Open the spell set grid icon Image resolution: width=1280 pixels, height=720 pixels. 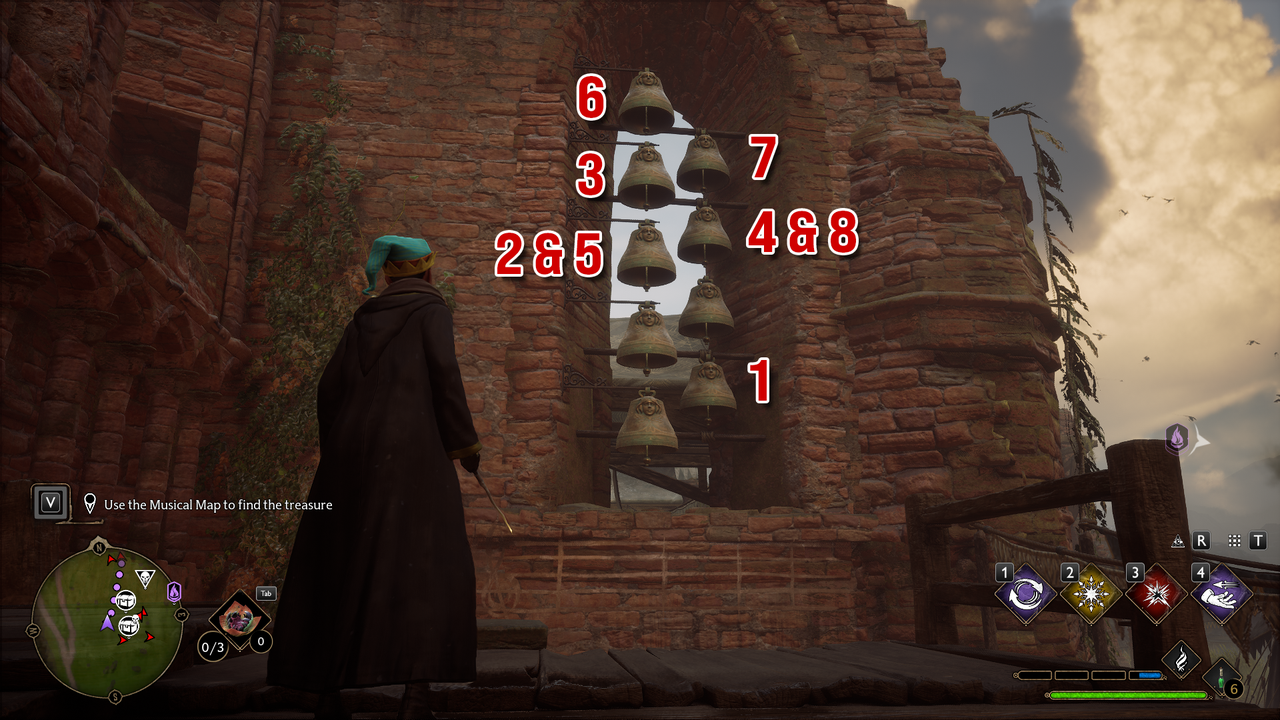pos(1233,539)
